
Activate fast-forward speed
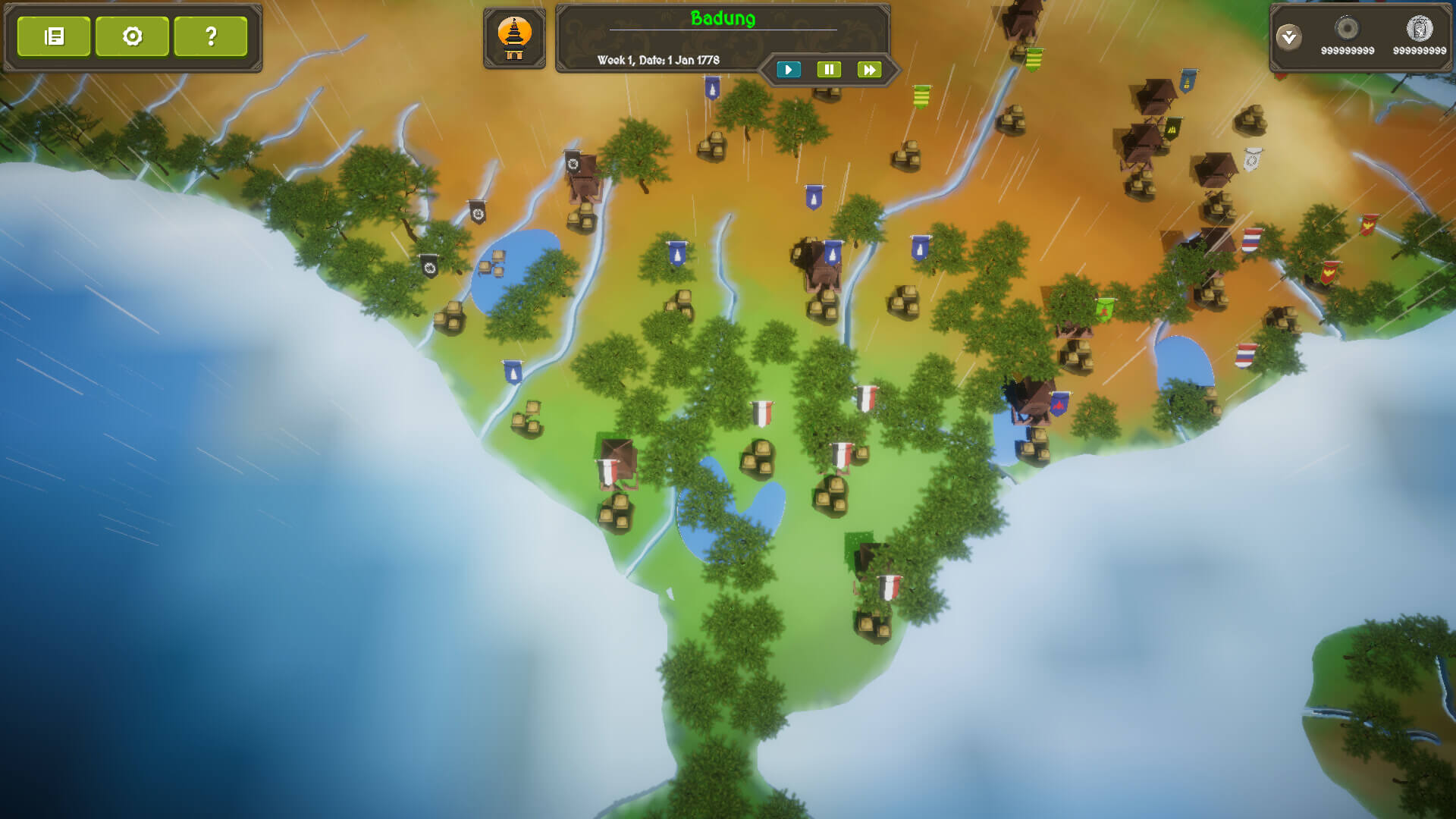(x=869, y=70)
